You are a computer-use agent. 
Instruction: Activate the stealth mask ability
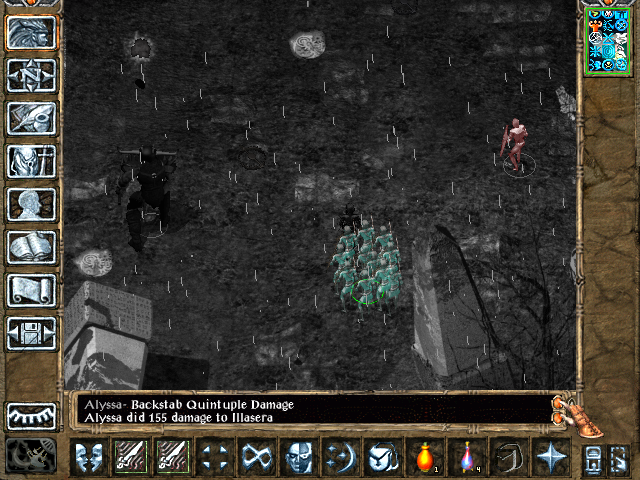[298, 458]
